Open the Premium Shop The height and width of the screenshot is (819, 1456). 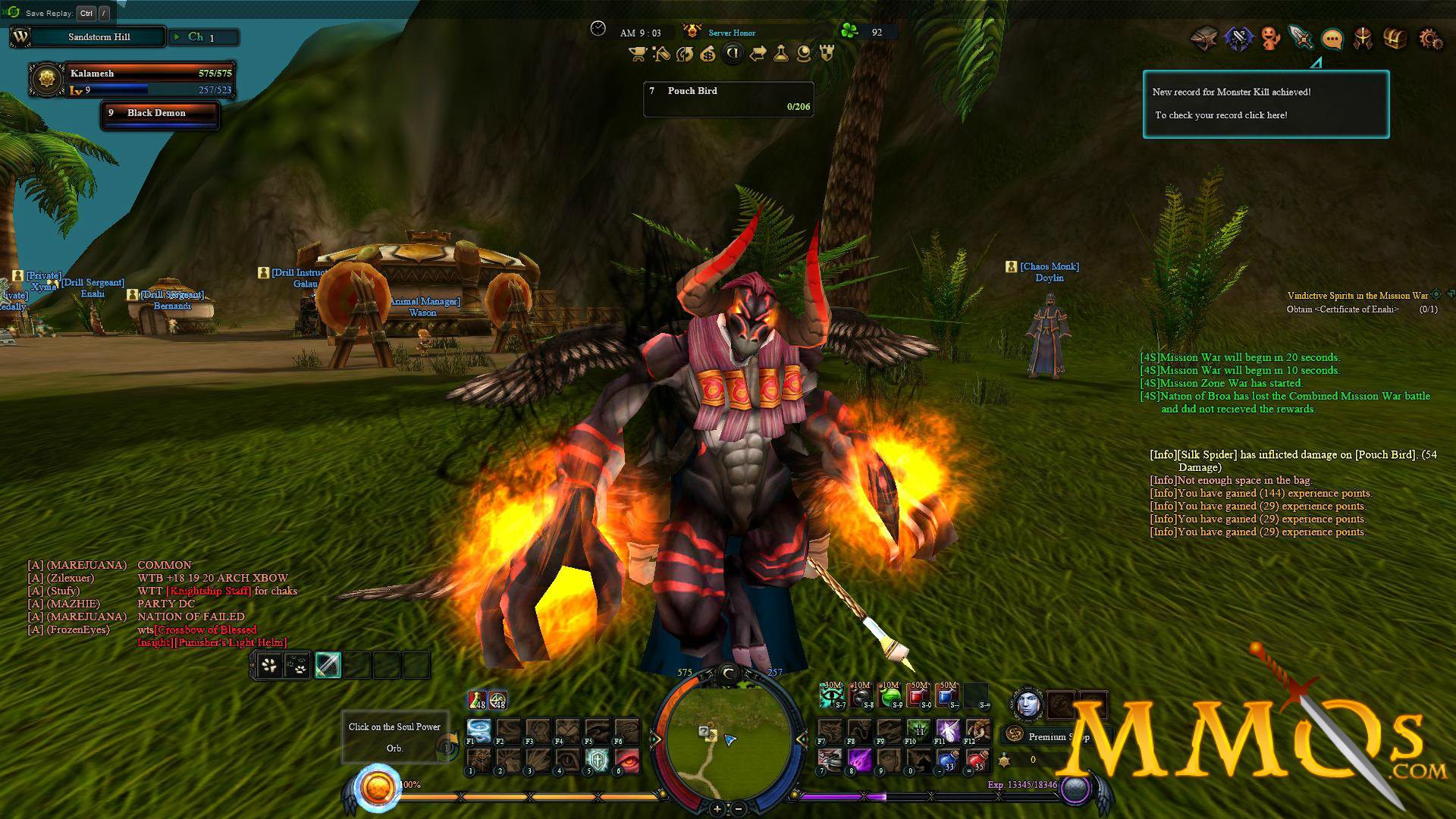(x=1054, y=736)
